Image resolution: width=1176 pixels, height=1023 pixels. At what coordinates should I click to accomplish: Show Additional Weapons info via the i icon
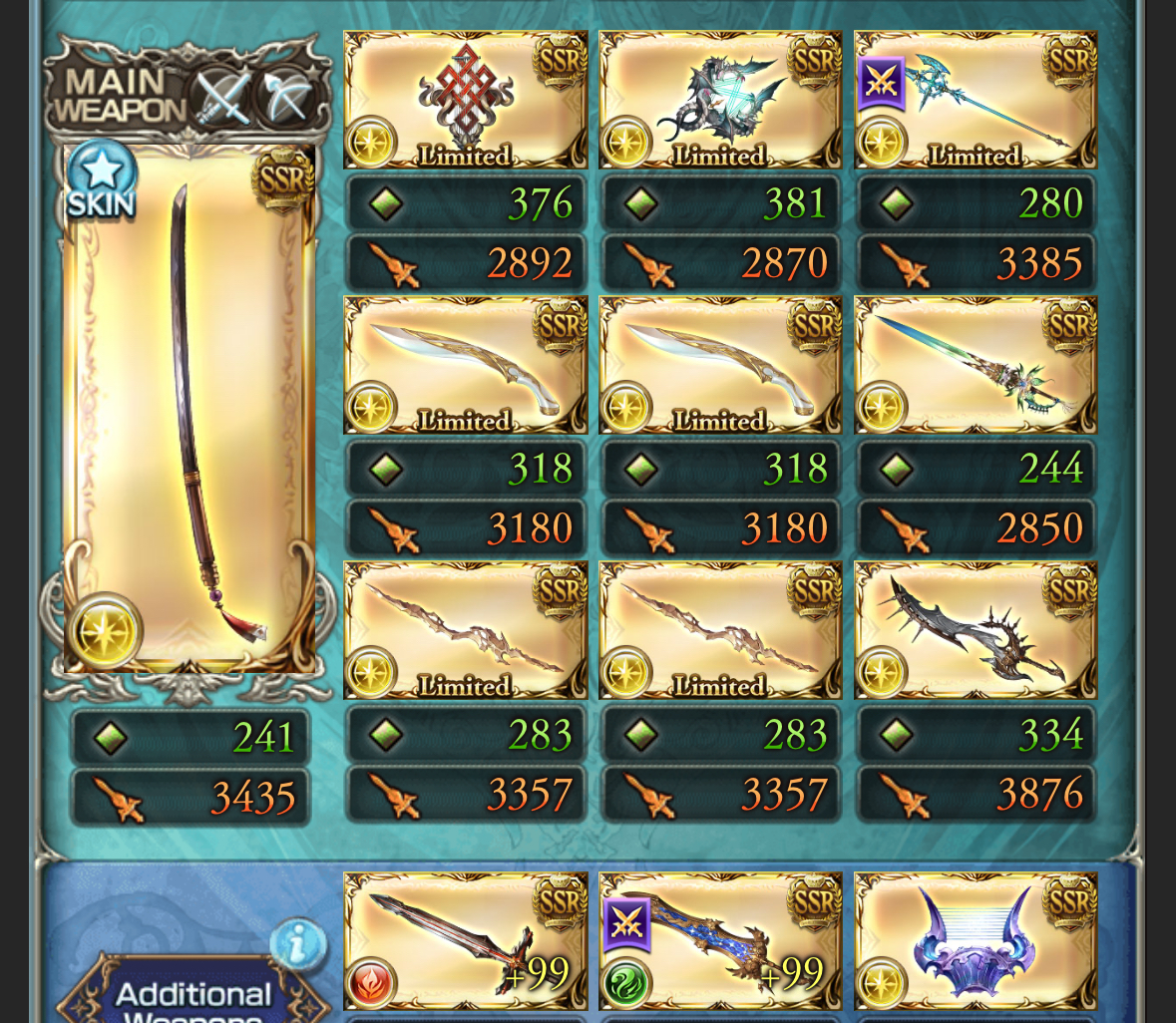[297, 943]
